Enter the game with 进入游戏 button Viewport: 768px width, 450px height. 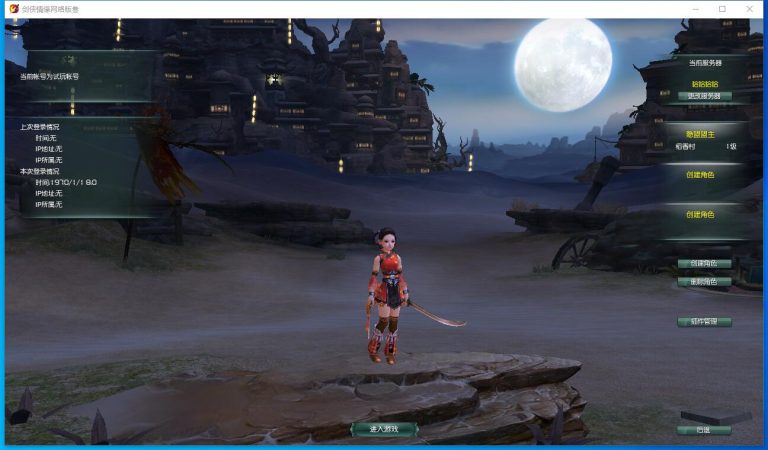pyautogui.click(x=384, y=429)
